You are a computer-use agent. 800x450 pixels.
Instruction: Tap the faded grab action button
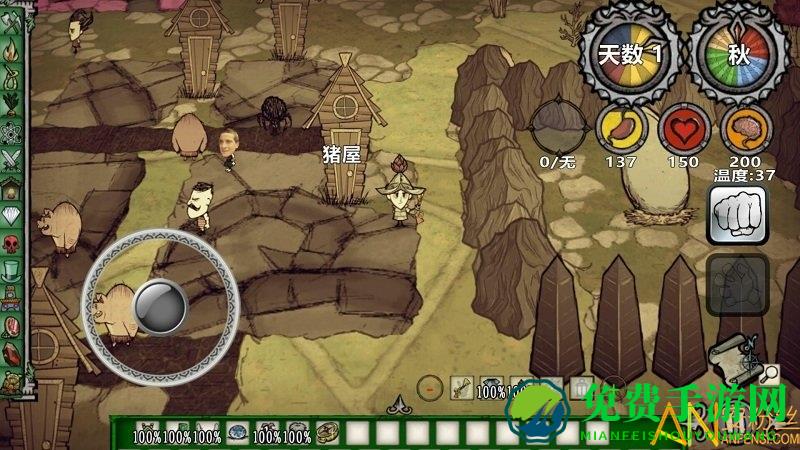point(737,283)
